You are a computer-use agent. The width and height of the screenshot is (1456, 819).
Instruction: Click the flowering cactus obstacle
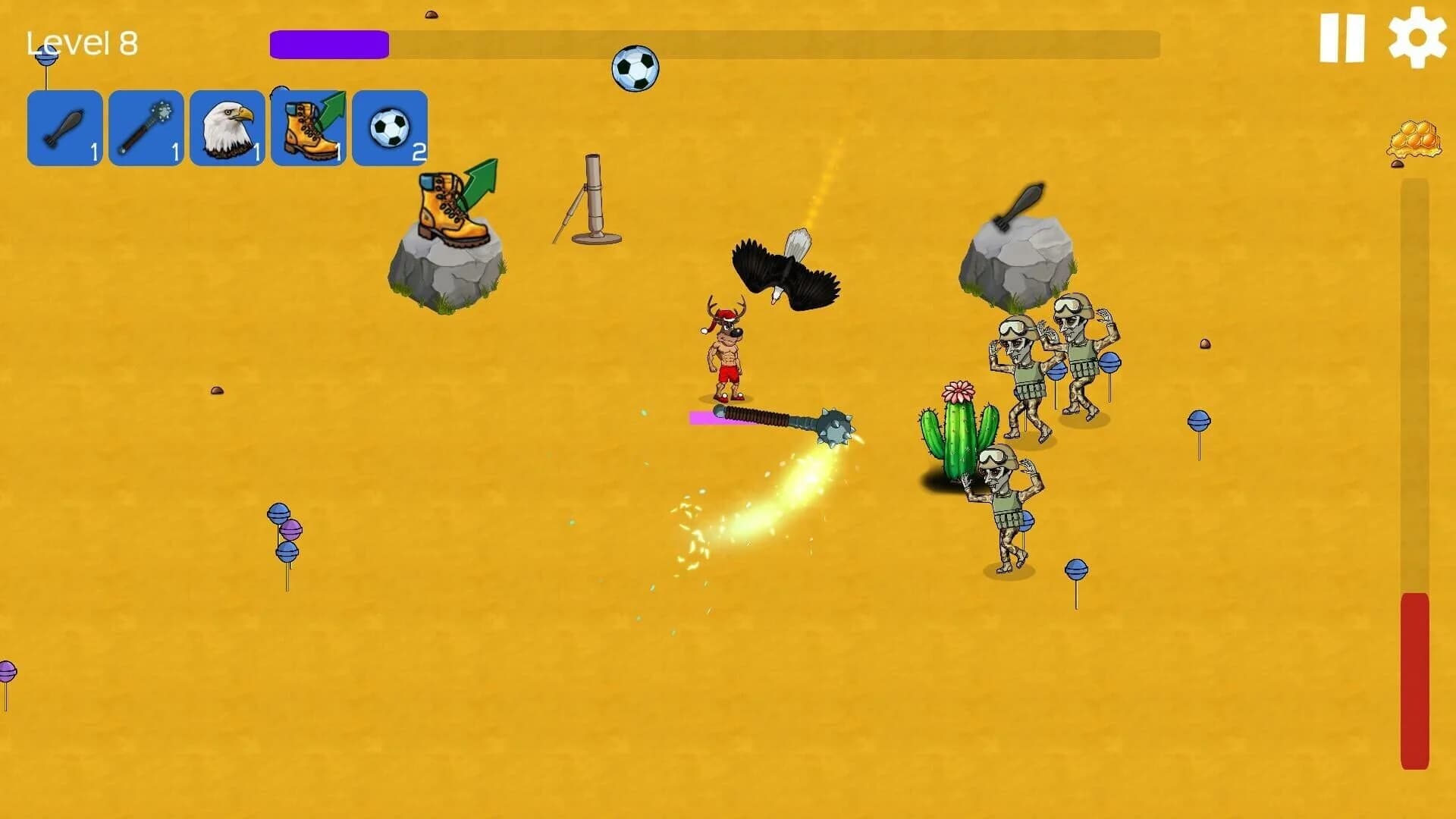click(958, 428)
